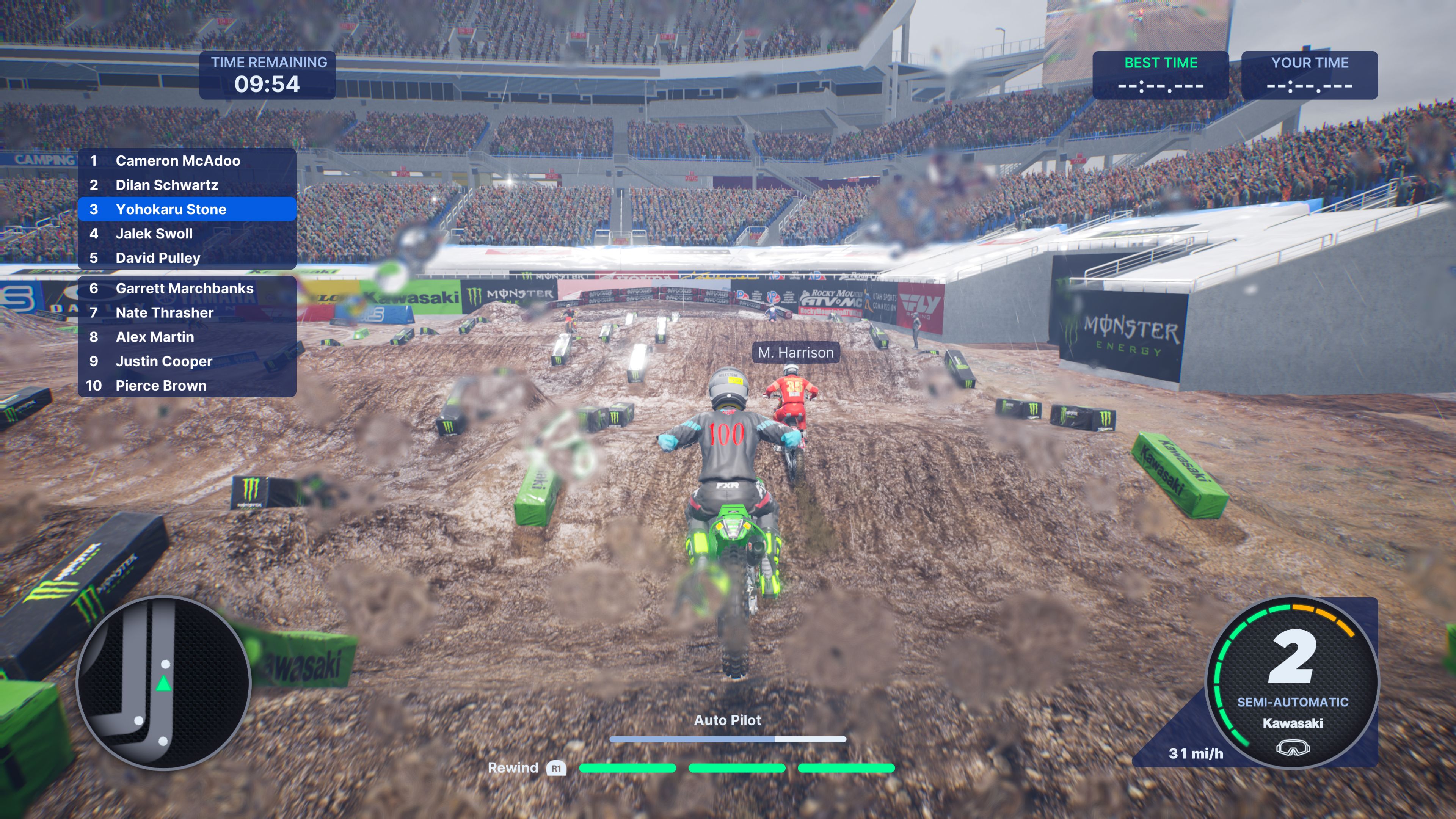This screenshot has width=1456, height=819.
Task: Pick David Pulley's leaderboard entry
Action: coord(187,258)
